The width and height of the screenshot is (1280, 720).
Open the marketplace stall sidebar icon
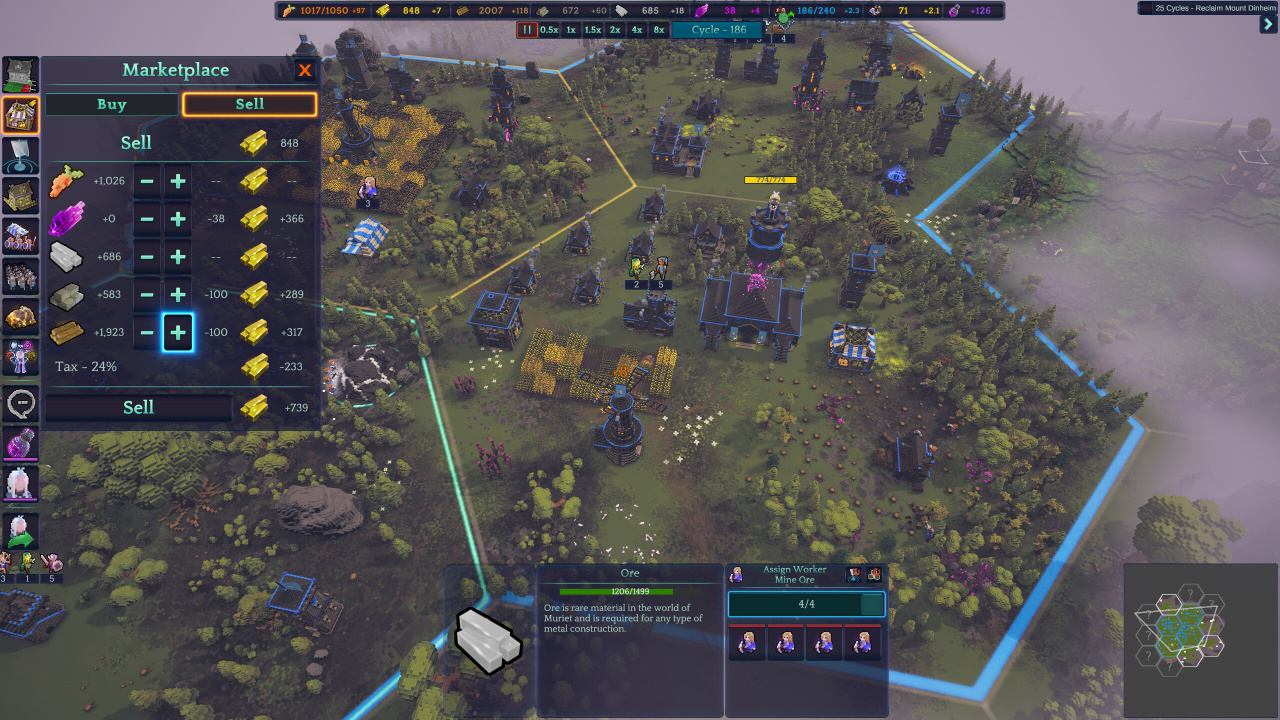20,116
